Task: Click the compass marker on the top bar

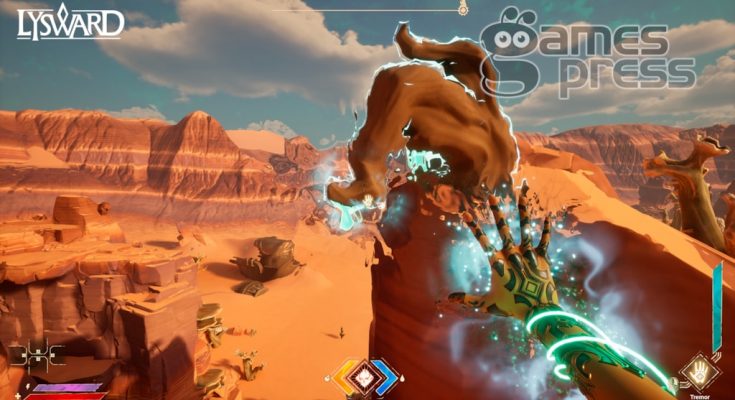Action: point(463,9)
